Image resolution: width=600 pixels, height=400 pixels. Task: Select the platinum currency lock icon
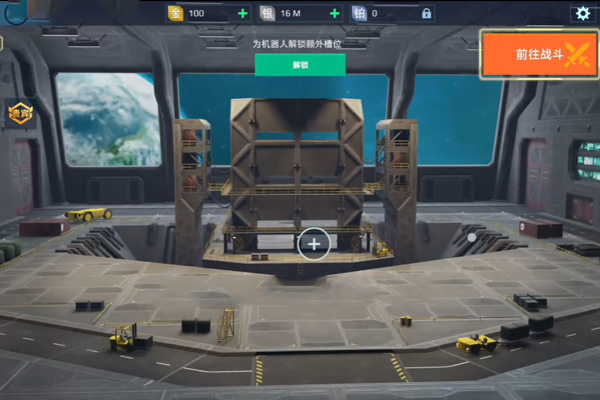click(x=426, y=14)
